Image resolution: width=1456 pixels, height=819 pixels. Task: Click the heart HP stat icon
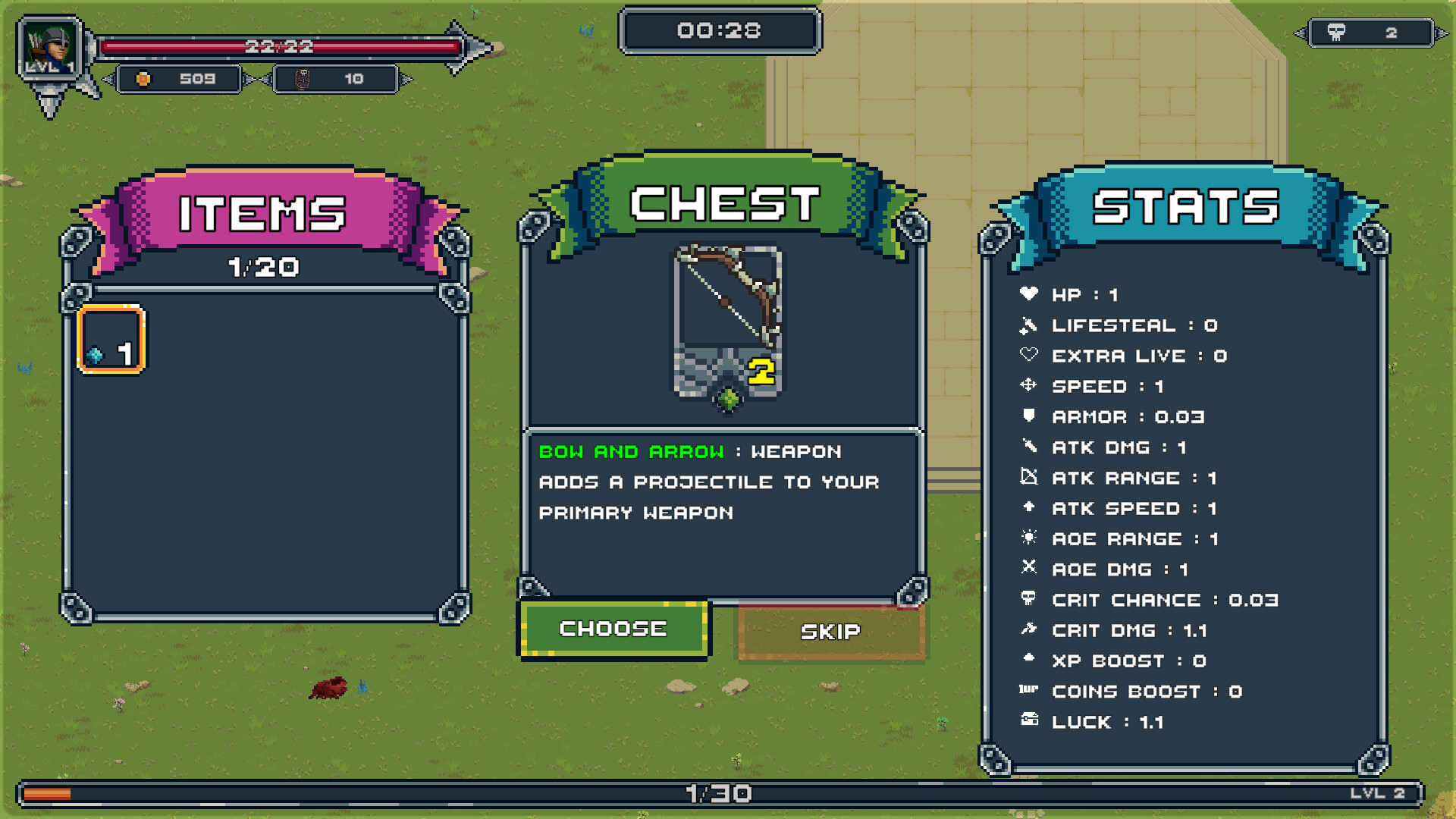pyautogui.click(x=1029, y=295)
